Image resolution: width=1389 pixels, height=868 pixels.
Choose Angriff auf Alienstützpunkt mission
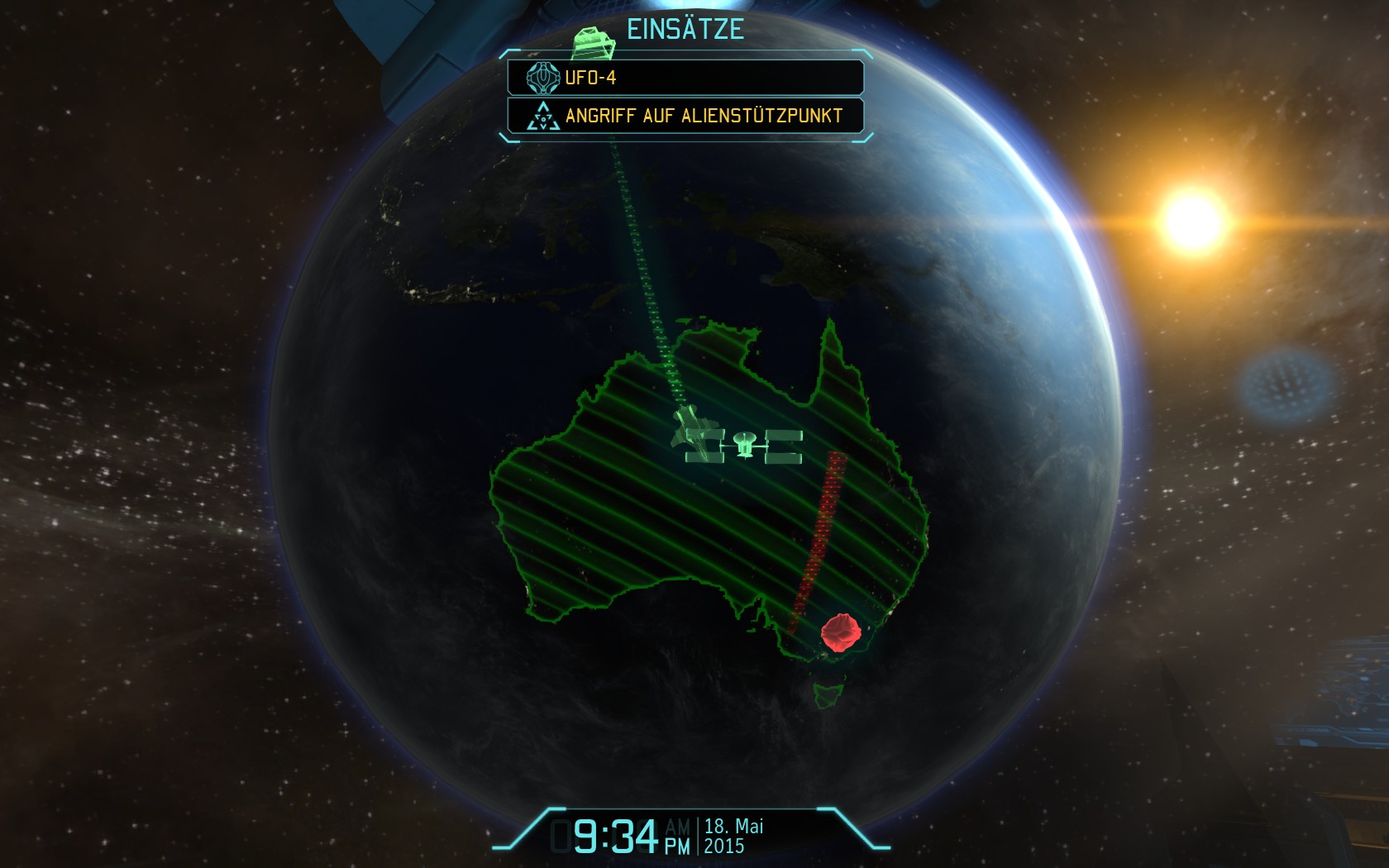[x=685, y=116]
